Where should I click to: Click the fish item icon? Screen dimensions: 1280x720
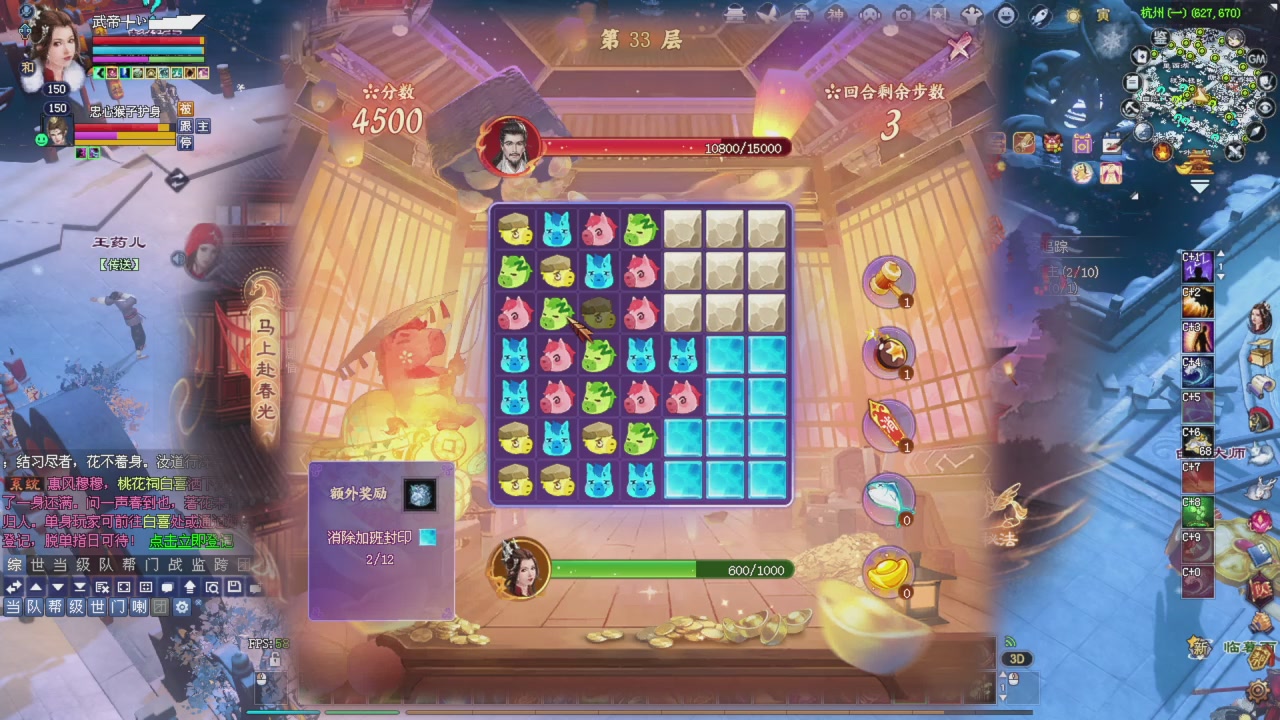click(890, 498)
